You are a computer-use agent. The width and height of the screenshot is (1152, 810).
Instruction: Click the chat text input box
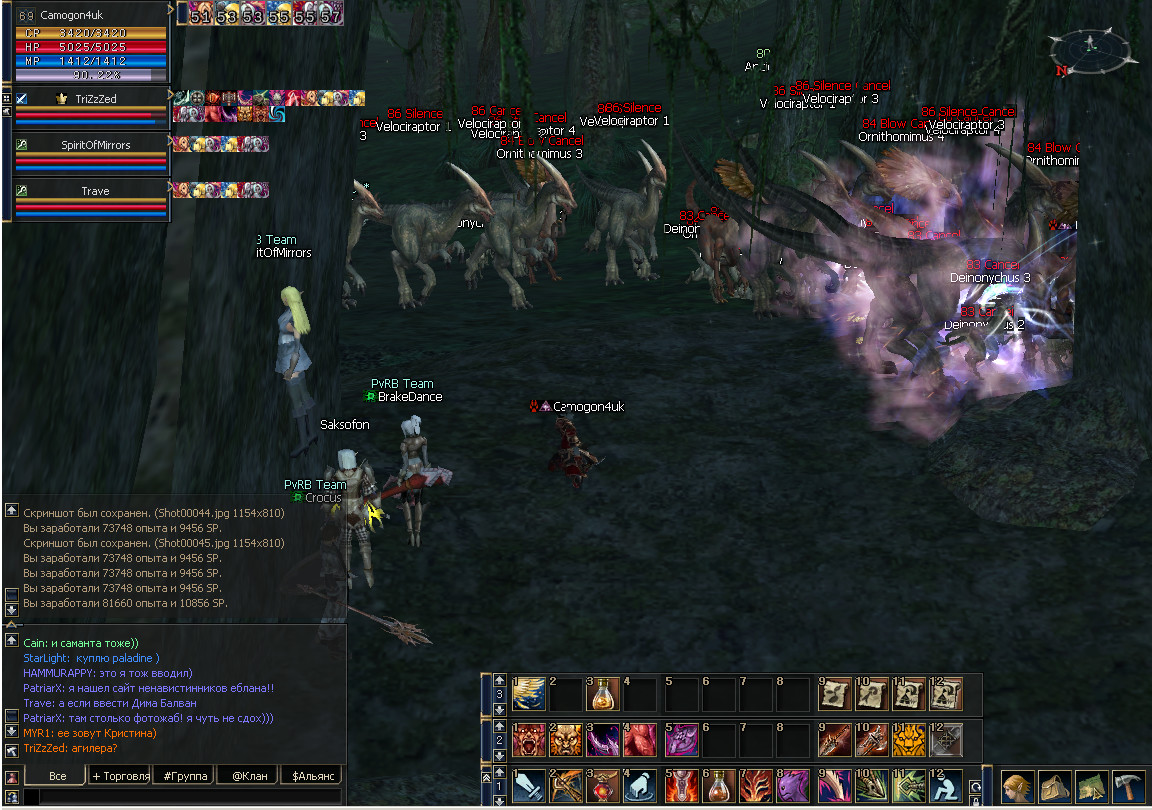click(x=180, y=797)
